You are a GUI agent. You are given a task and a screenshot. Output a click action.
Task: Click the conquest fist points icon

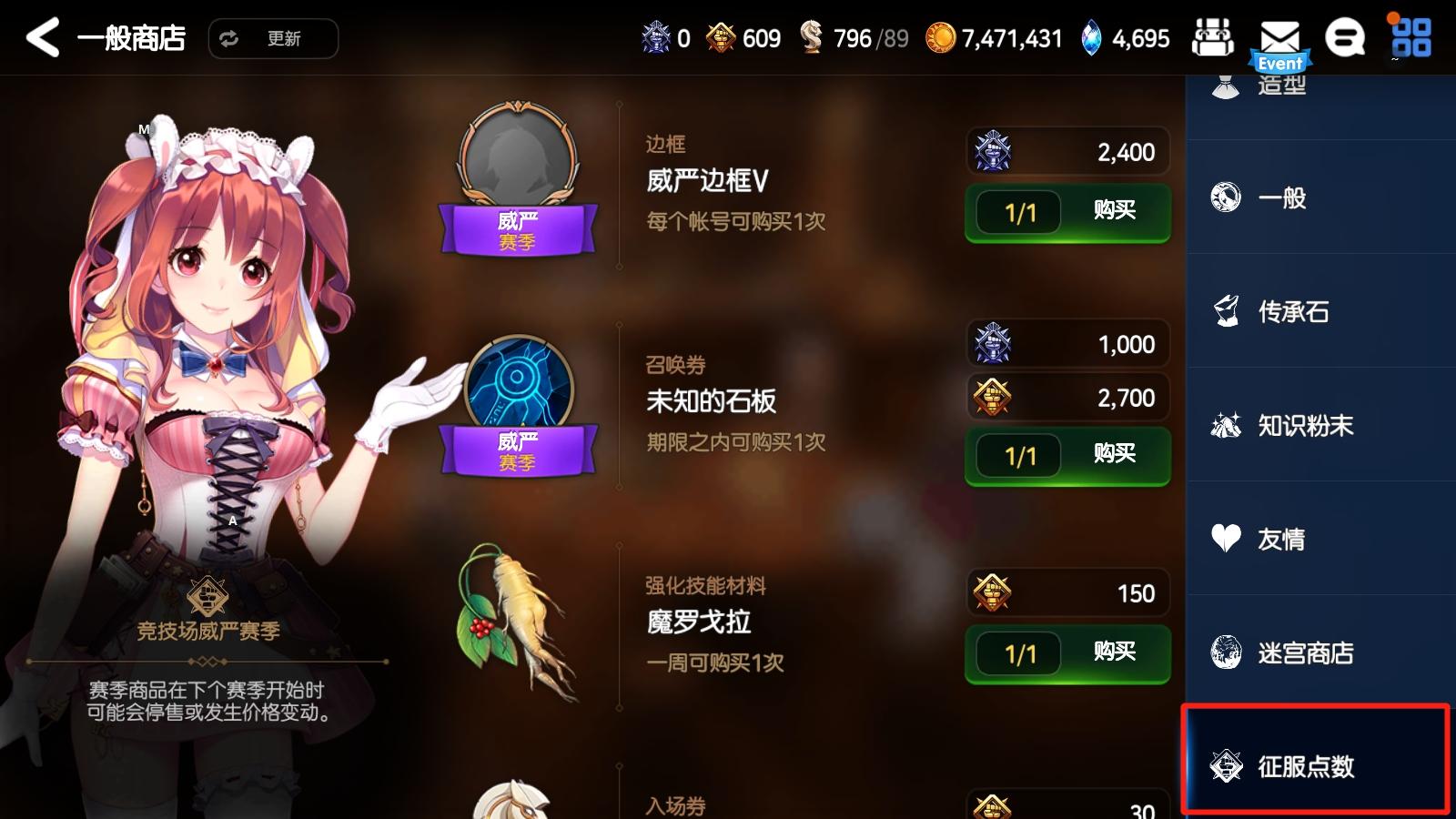[x=720, y=38]
